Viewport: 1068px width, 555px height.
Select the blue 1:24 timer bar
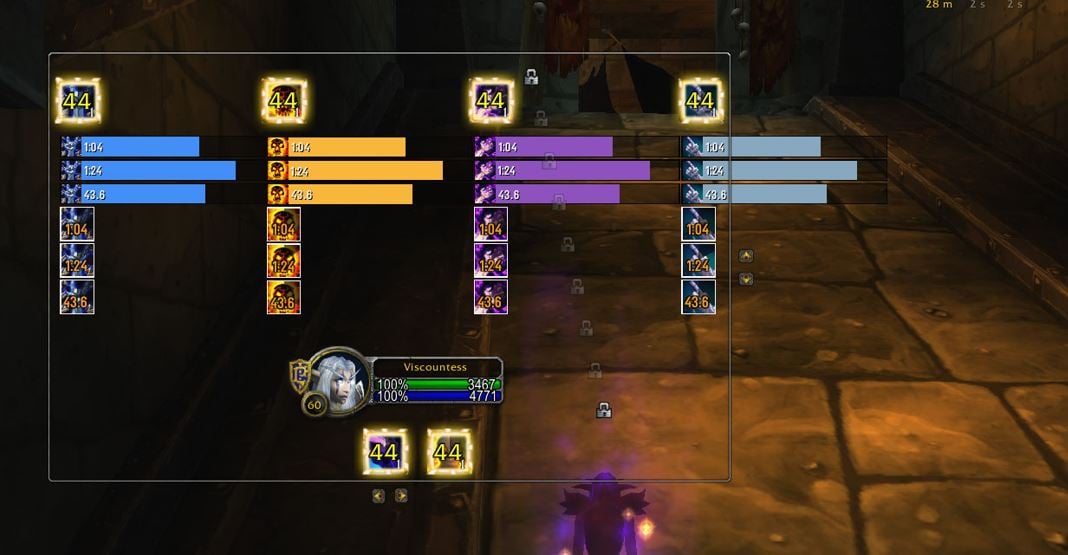148,171
